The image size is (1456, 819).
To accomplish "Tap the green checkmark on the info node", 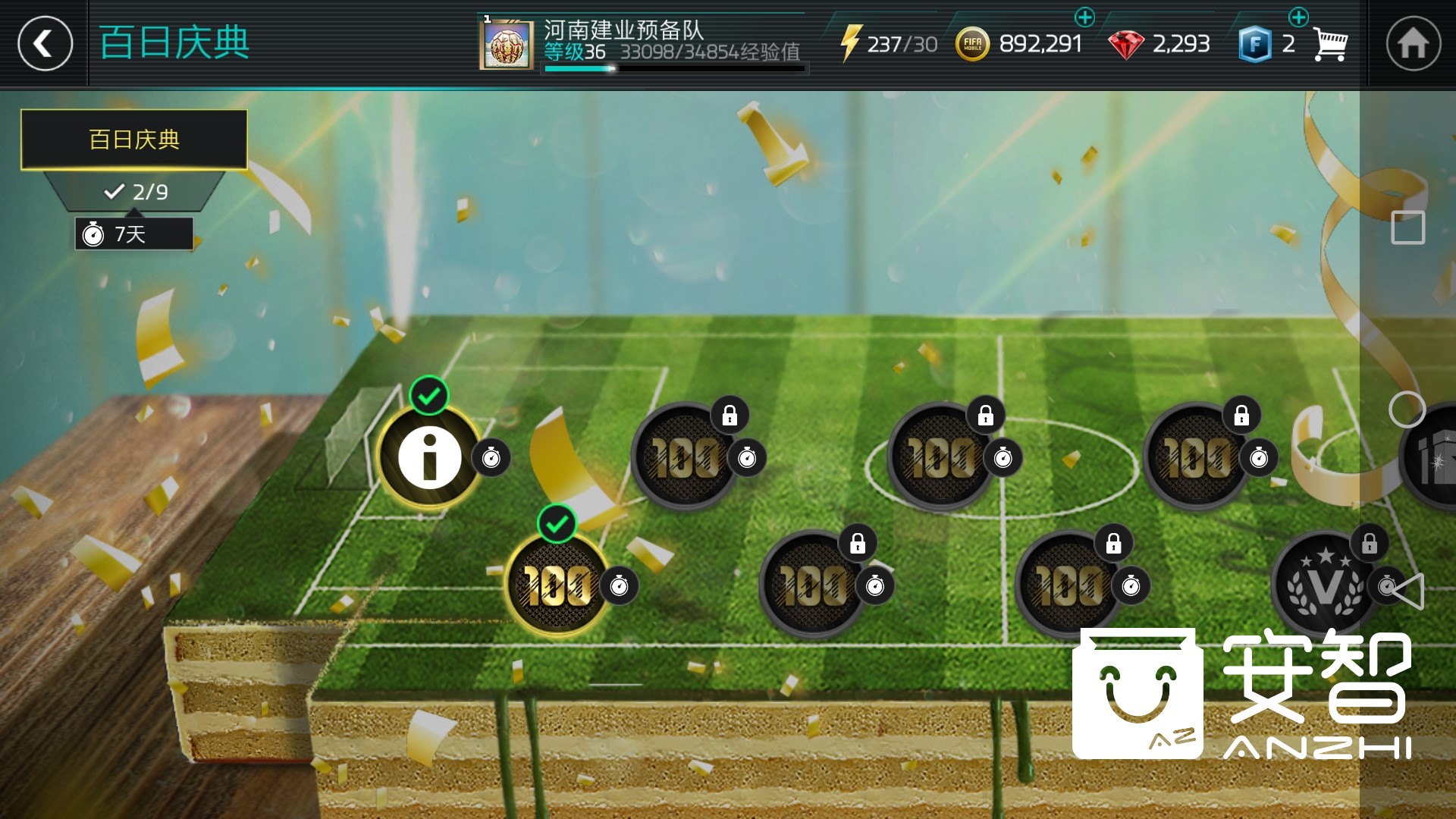I will [x=429, y=395].
